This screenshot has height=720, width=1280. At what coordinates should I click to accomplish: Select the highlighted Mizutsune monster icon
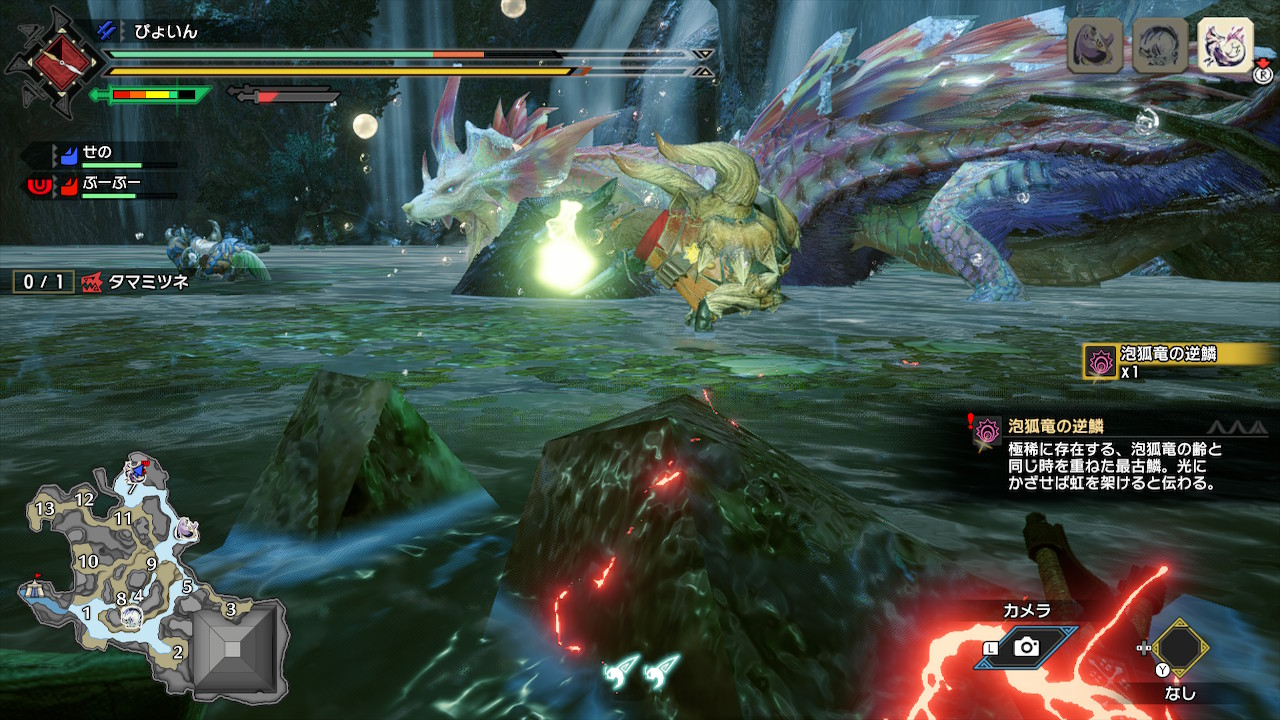pyautogui.click(x=1225, y=45)
